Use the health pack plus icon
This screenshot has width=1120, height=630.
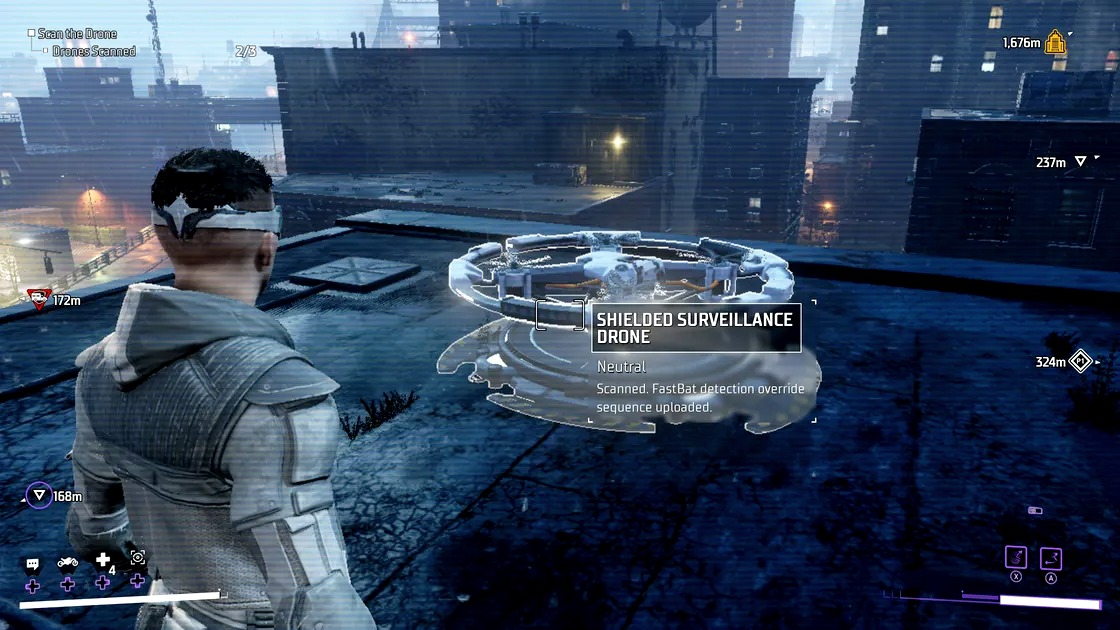102,561
